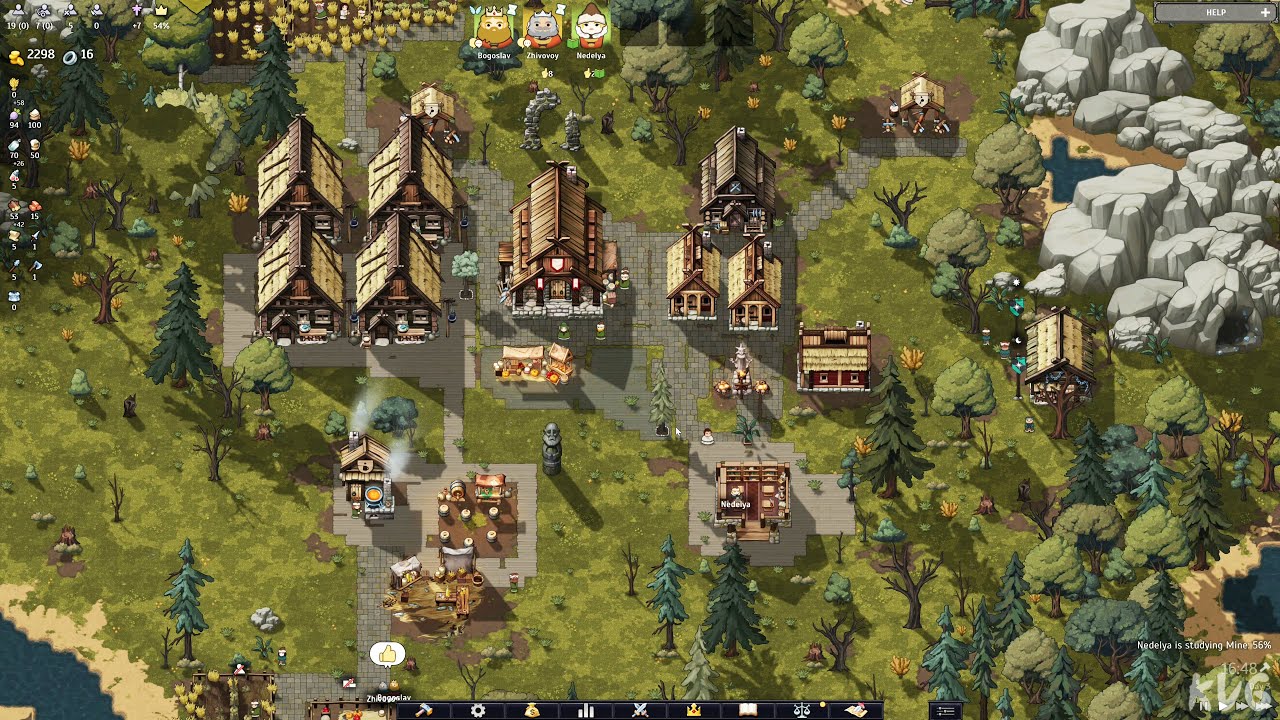Click the purple cross faith icon
Viewport: 1280px width, 720px height.
pyautogui.click(x=137, y=10)
